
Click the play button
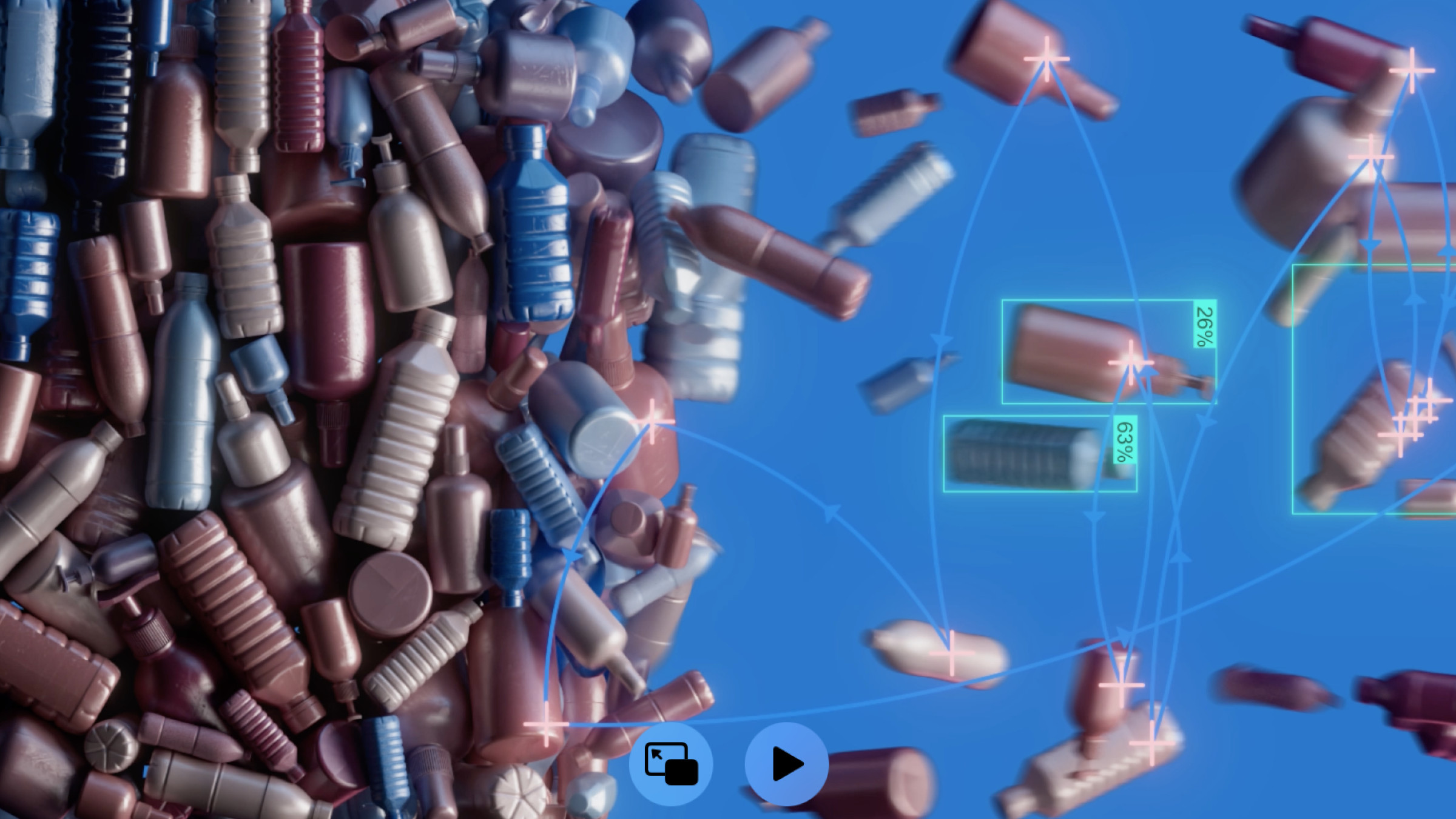coord(786,764)
